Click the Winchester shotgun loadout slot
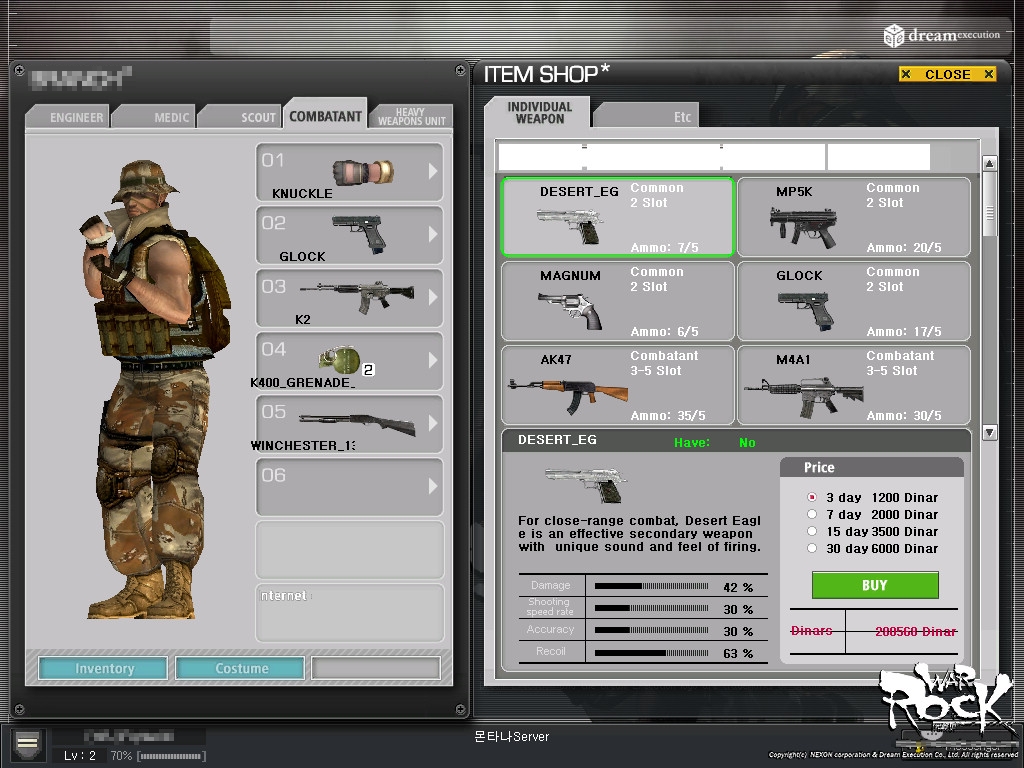Screen dimensions: 1024x768 [x=349, y=423]
